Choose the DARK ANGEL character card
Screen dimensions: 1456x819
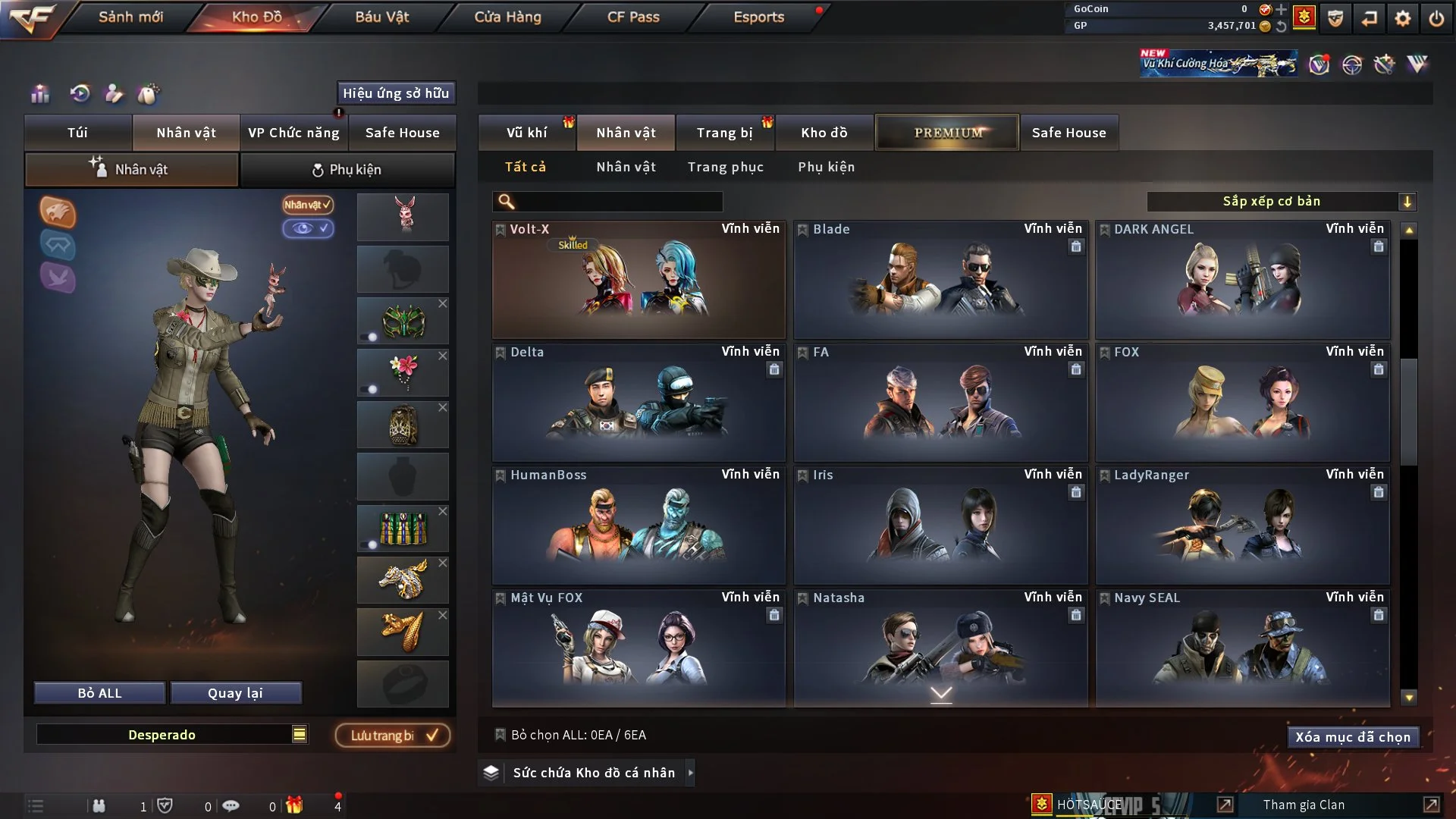(x=1242, y=281)
